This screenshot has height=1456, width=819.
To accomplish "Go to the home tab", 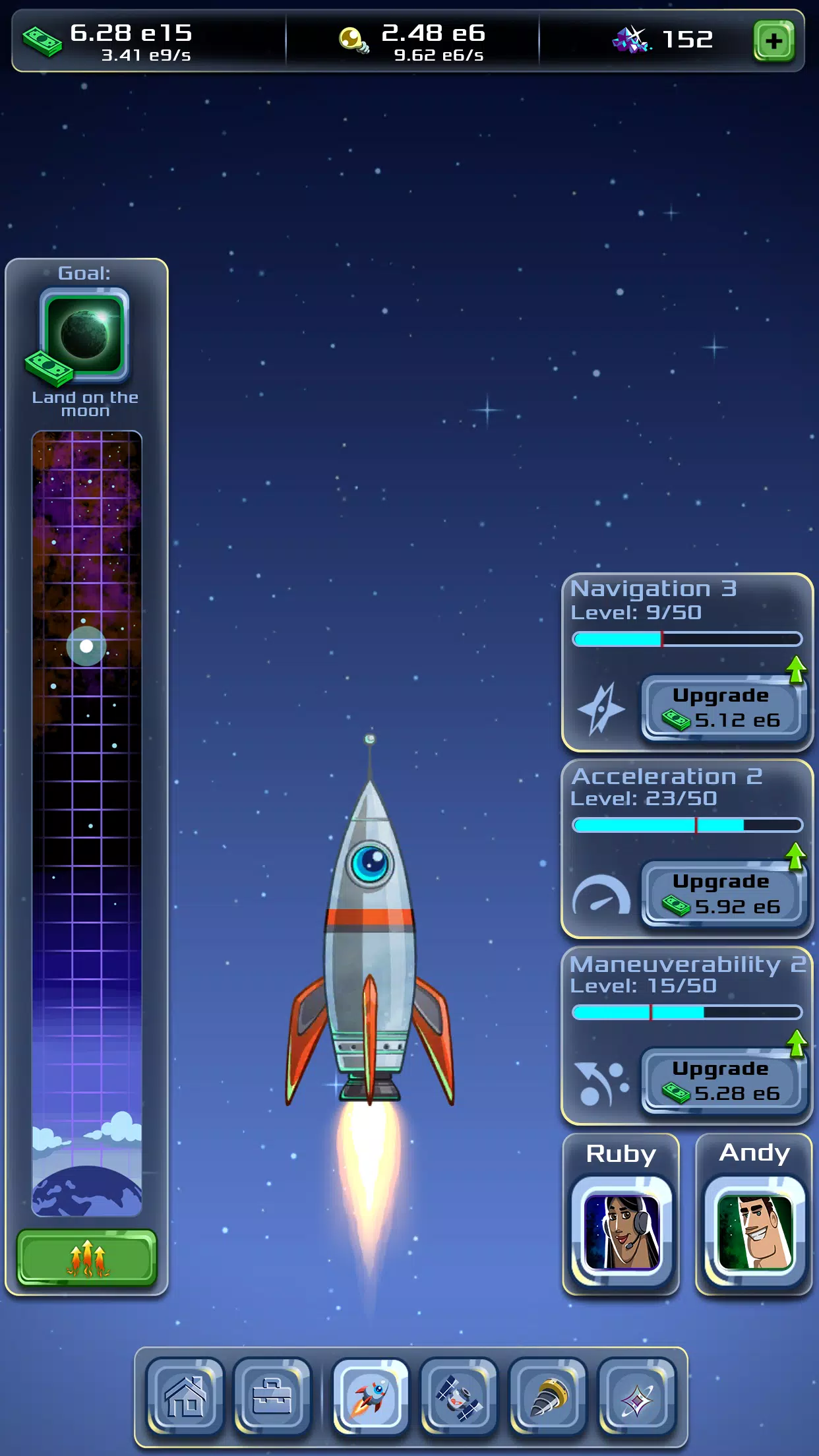I will pyautogui.click(x=185, y=1397).
